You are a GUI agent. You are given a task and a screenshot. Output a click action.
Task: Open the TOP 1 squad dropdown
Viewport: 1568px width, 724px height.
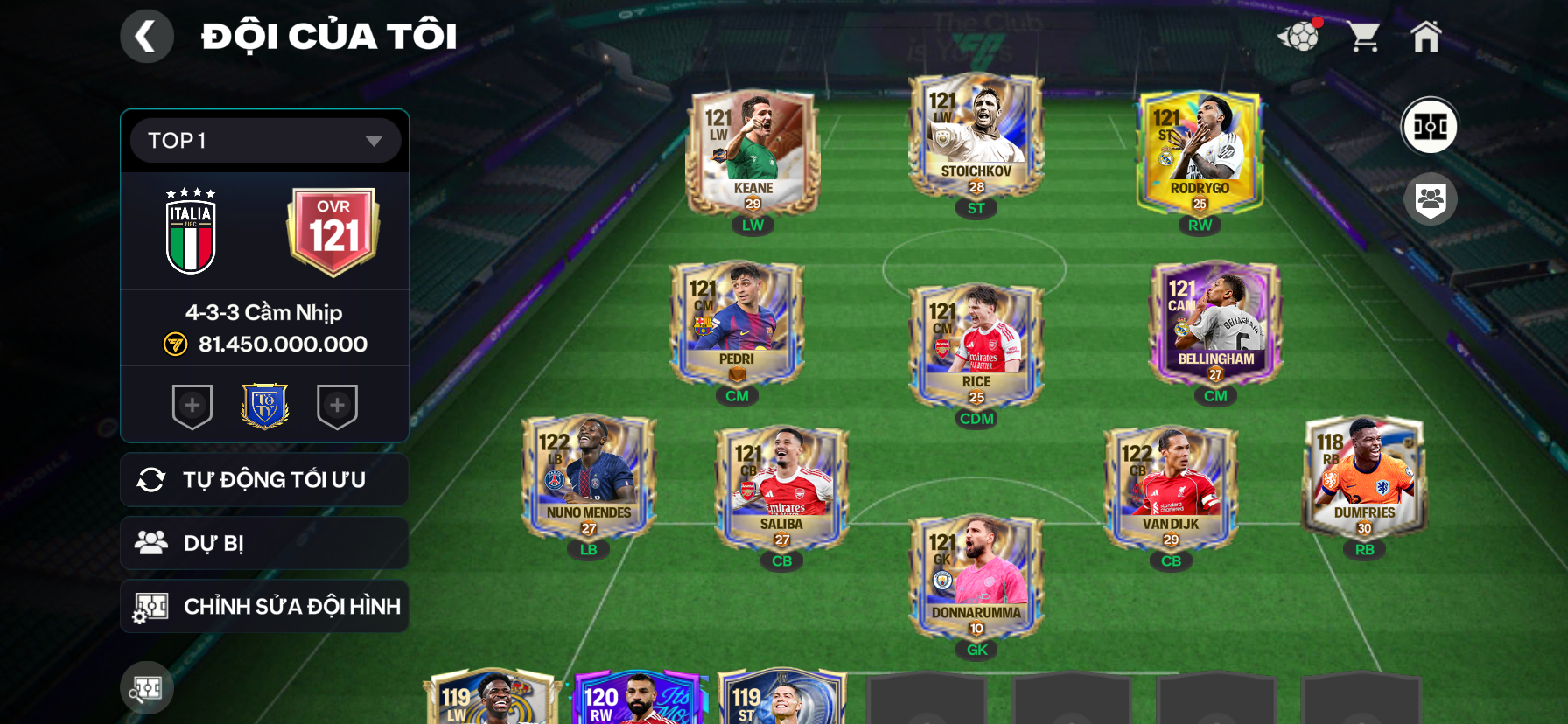click(265, 141)
